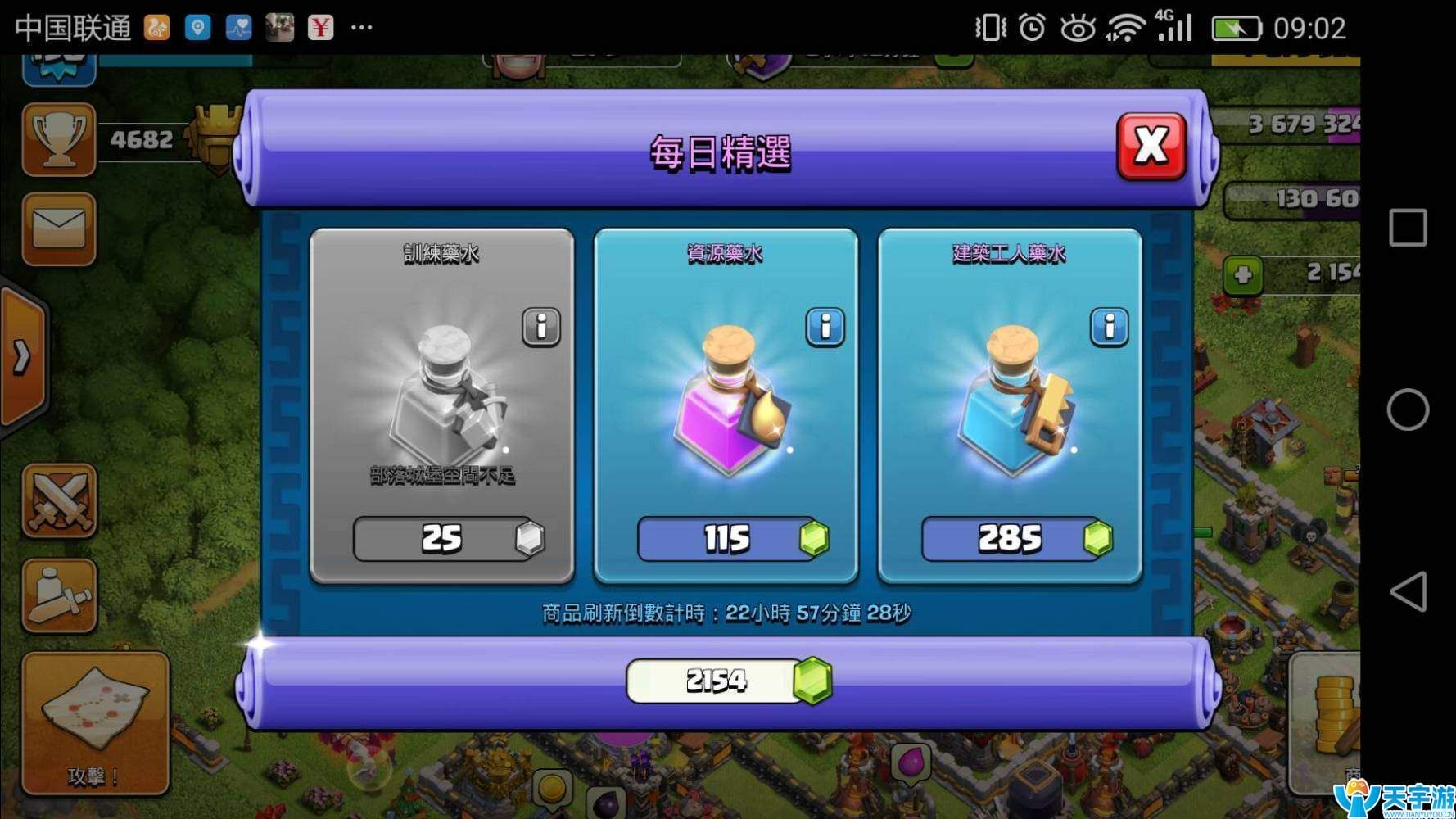Select the blue builder potion bottle
Screen dimensions: 1456x819
[1009, 401]
